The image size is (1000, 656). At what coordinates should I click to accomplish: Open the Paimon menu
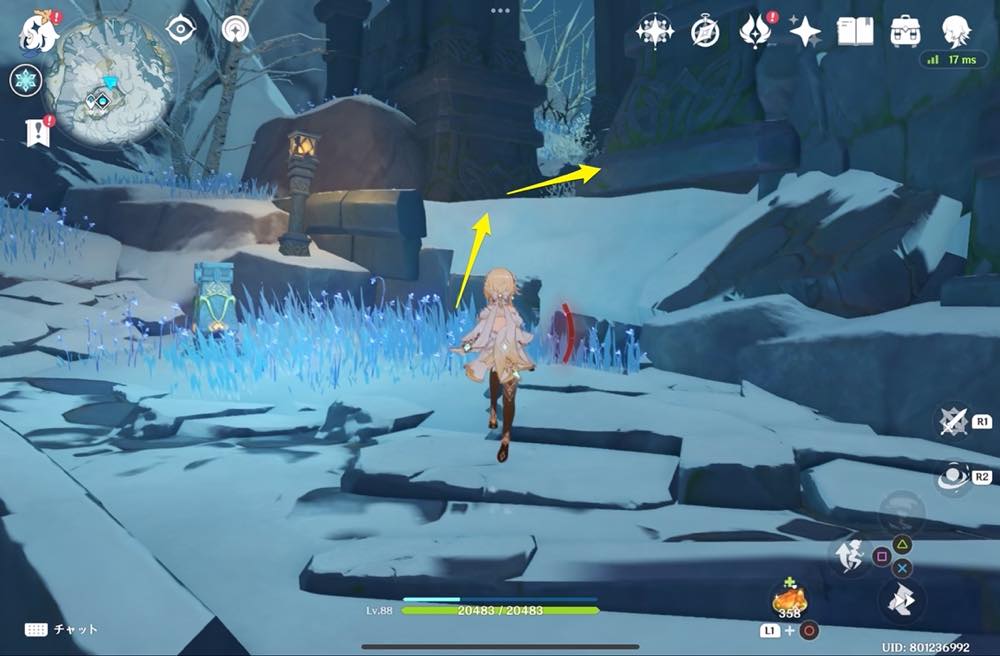[37, 30]
